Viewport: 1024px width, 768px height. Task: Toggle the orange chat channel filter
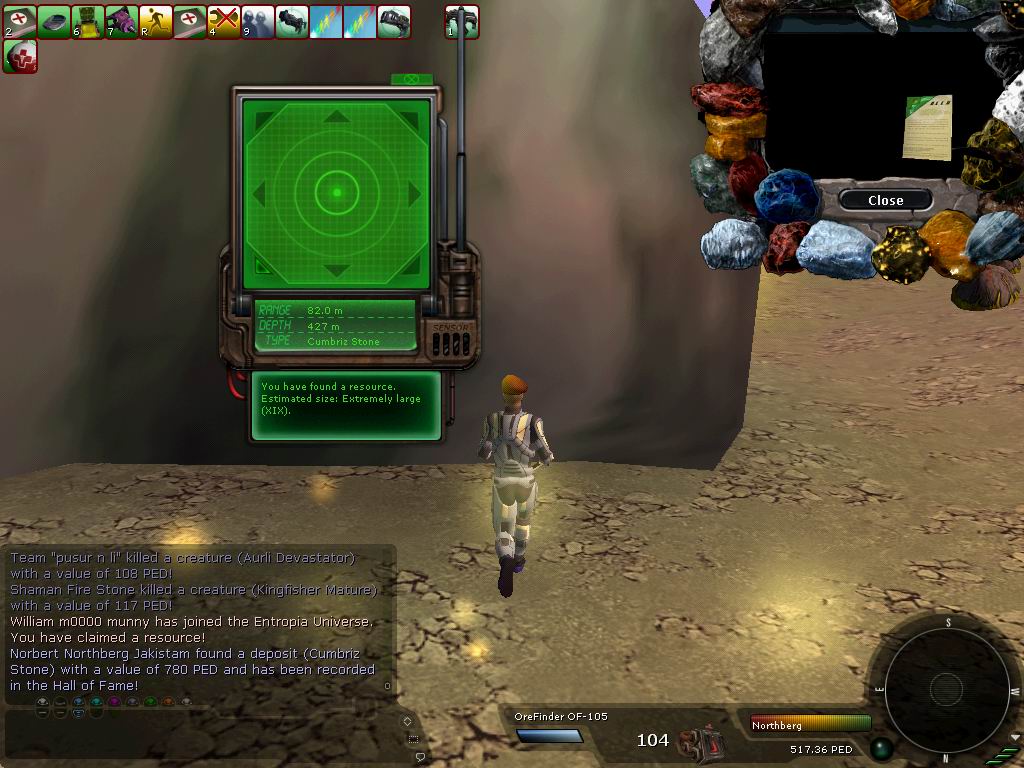[168, 702]
